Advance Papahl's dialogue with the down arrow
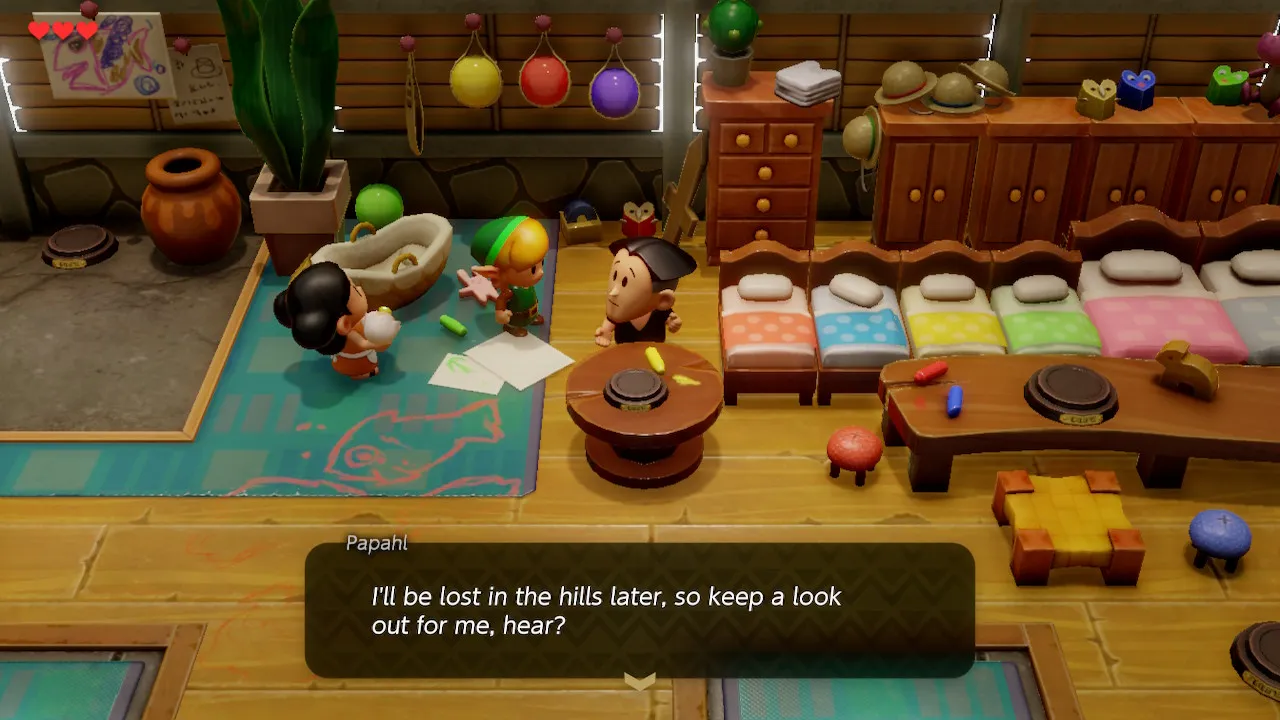Screen dimensions: 1280x720 [x=639, y=681]
